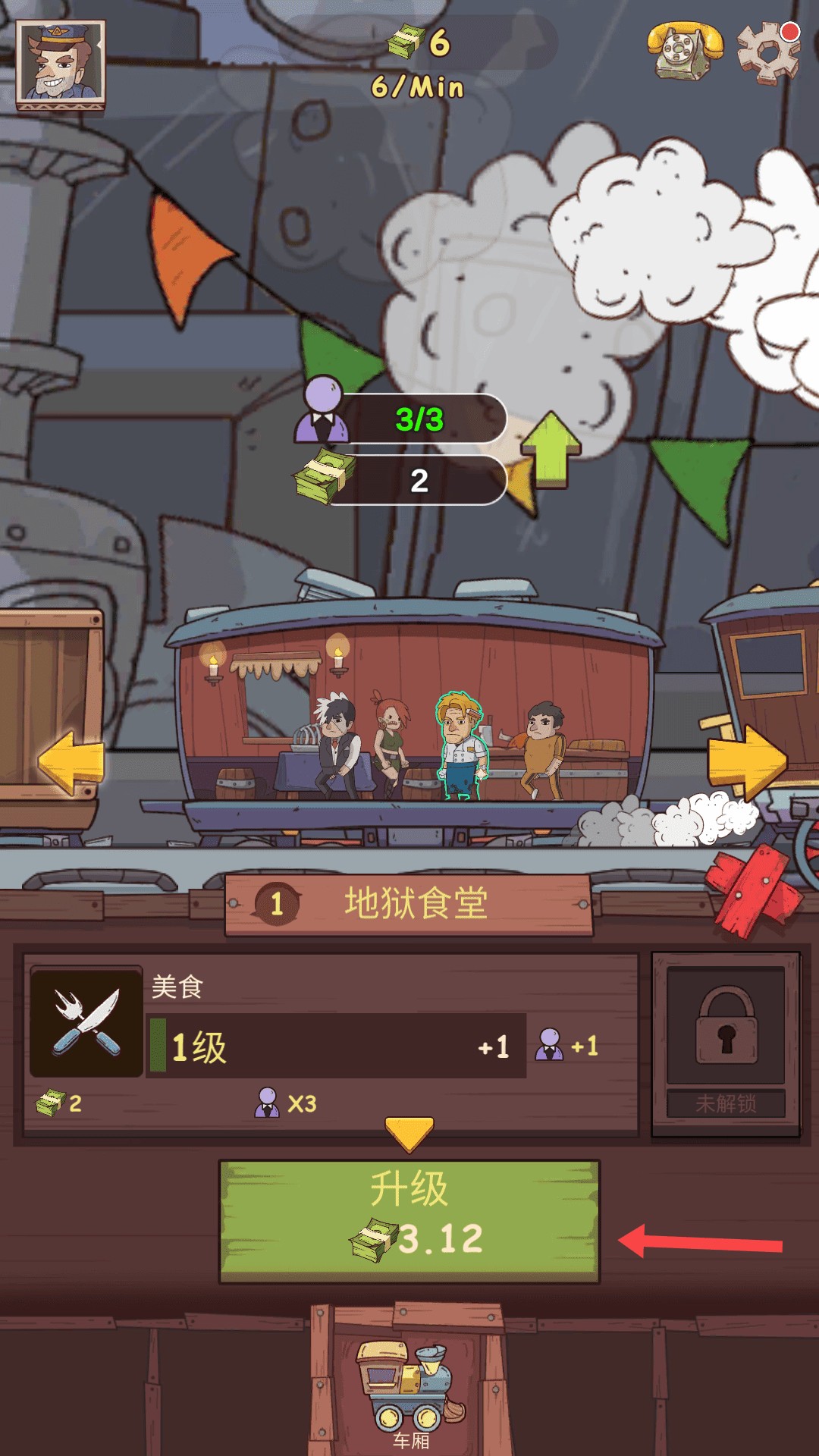Tap the green up arrow upgrade indicator
The height and width of the screenshot is (1456, 819).
(x=551, y=449)
